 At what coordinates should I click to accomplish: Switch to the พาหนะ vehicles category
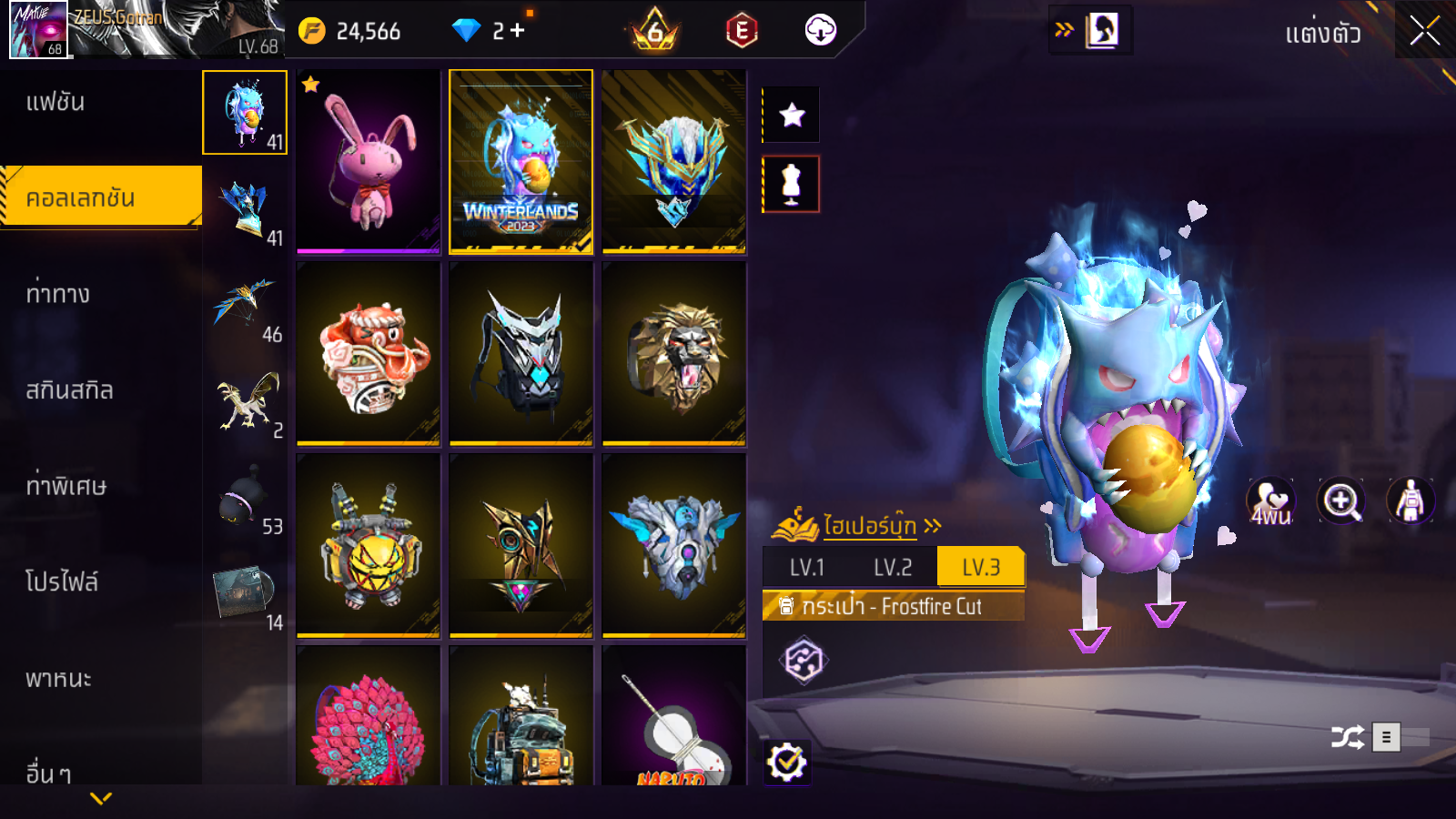tap(58, 679)
